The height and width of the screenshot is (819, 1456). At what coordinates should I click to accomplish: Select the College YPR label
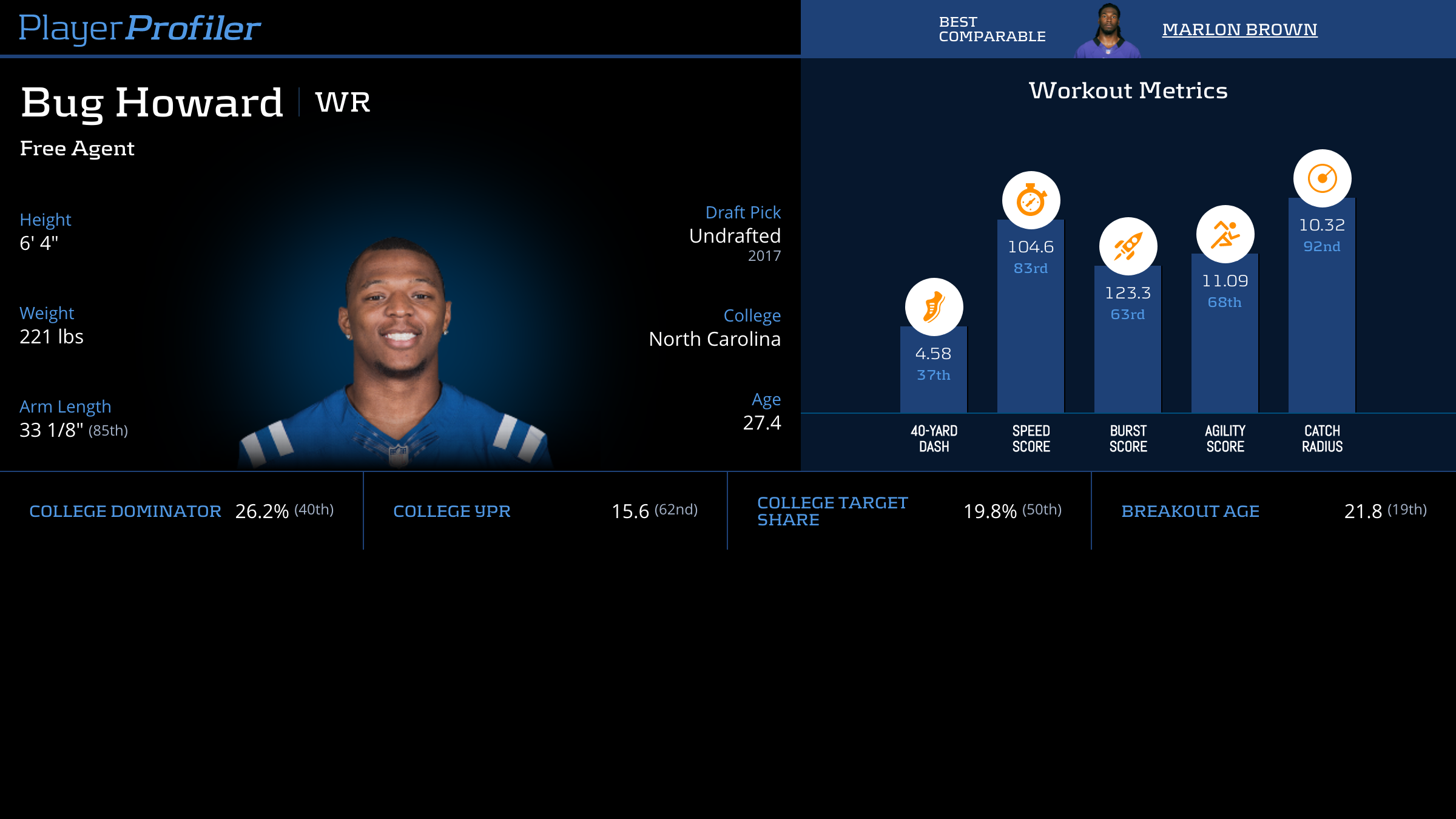[451, 511]
